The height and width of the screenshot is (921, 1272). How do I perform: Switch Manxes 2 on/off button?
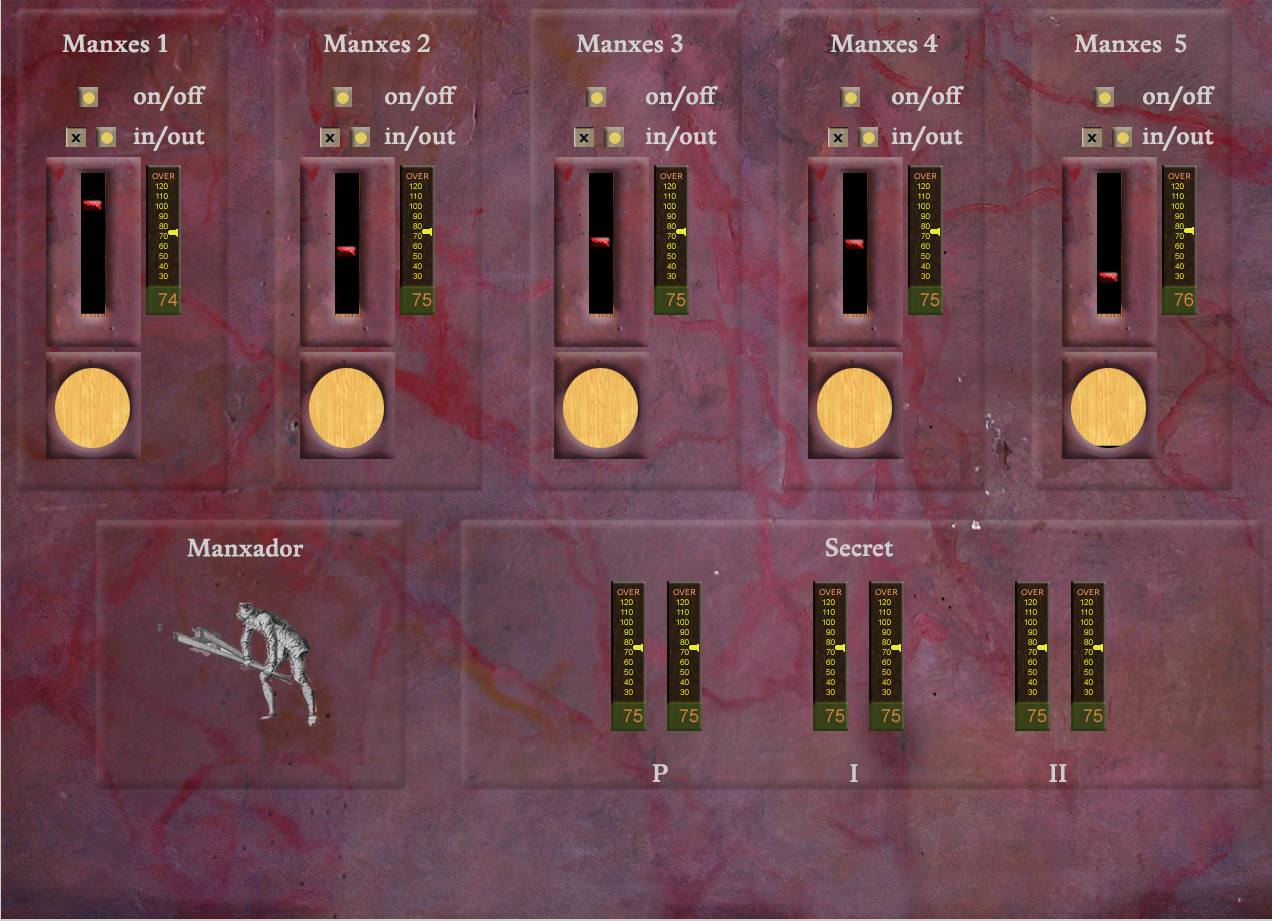click(x=343, y=97)
